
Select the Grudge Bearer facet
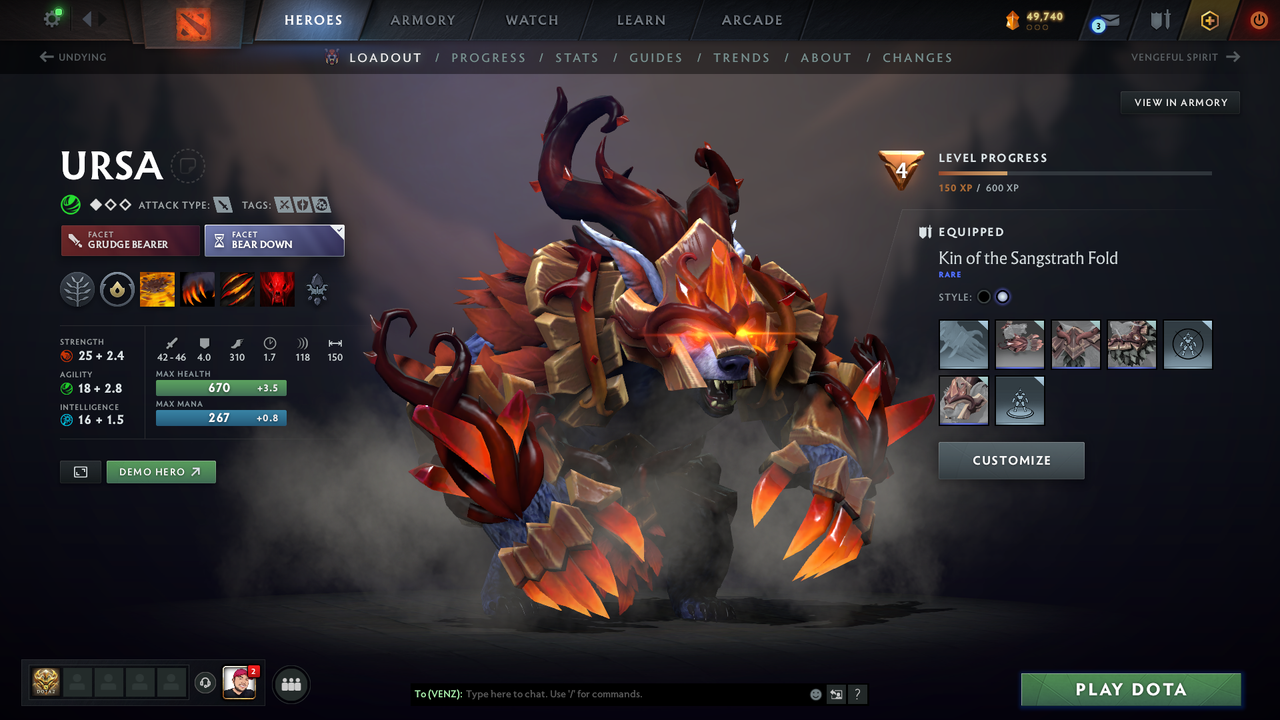[x=130, y=240]
